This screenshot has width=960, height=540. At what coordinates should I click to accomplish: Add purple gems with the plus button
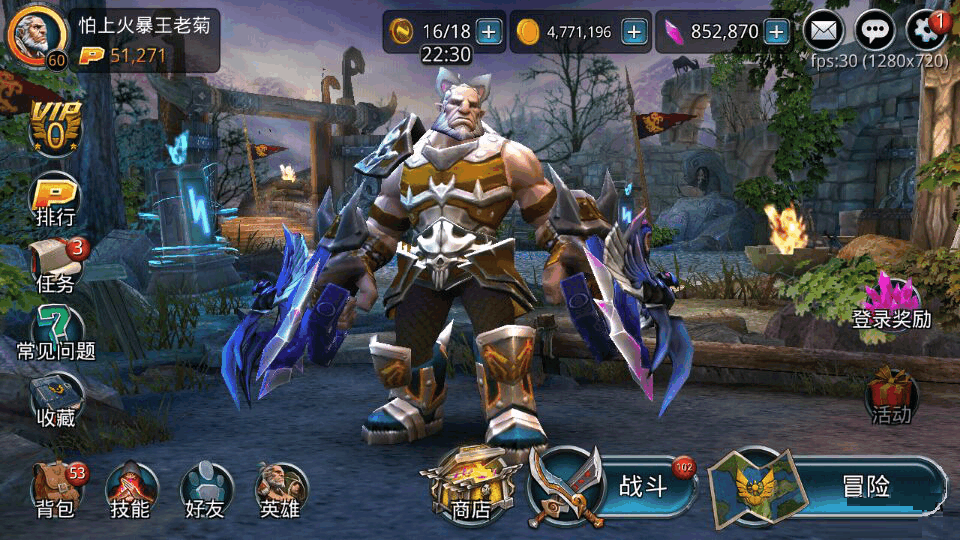tap(777, 32)
